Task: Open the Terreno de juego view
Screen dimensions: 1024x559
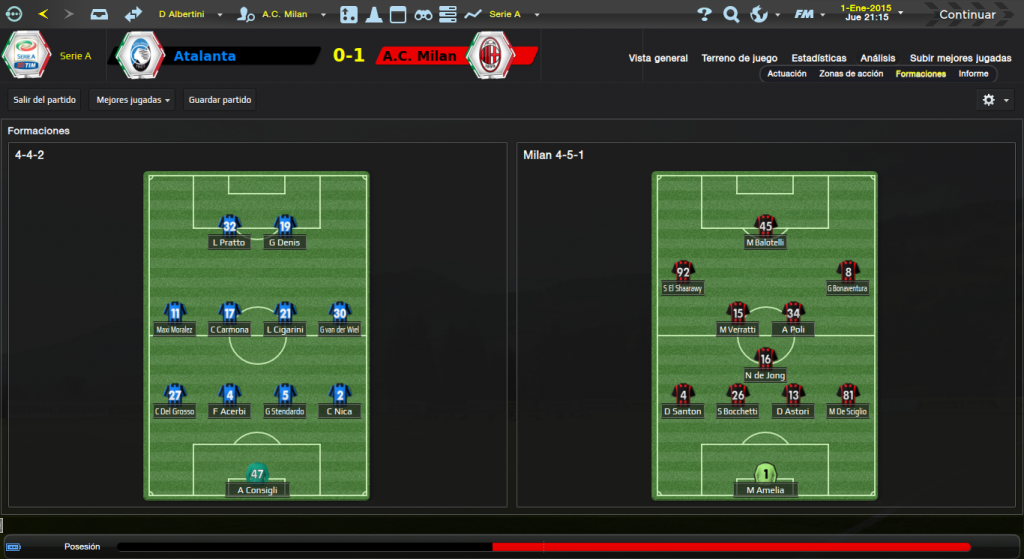Action: 740,58
